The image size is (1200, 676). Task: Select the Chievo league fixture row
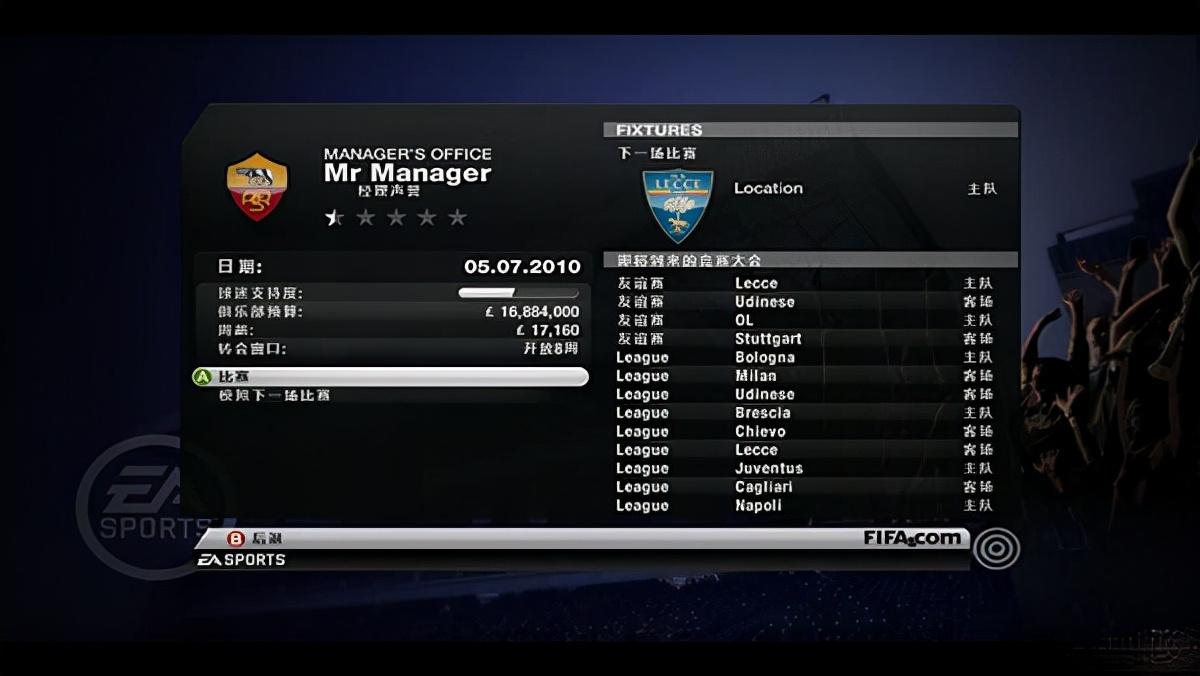pyautogui.click(x=760, y=432)
